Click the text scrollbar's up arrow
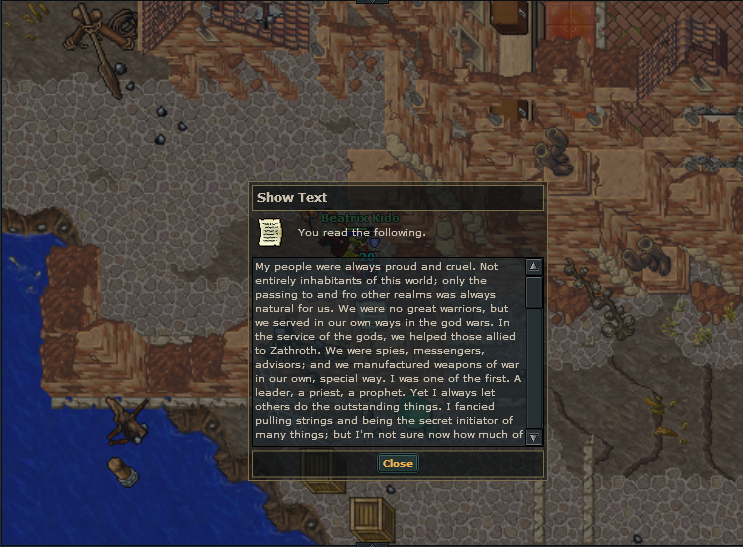 point(533,267)
